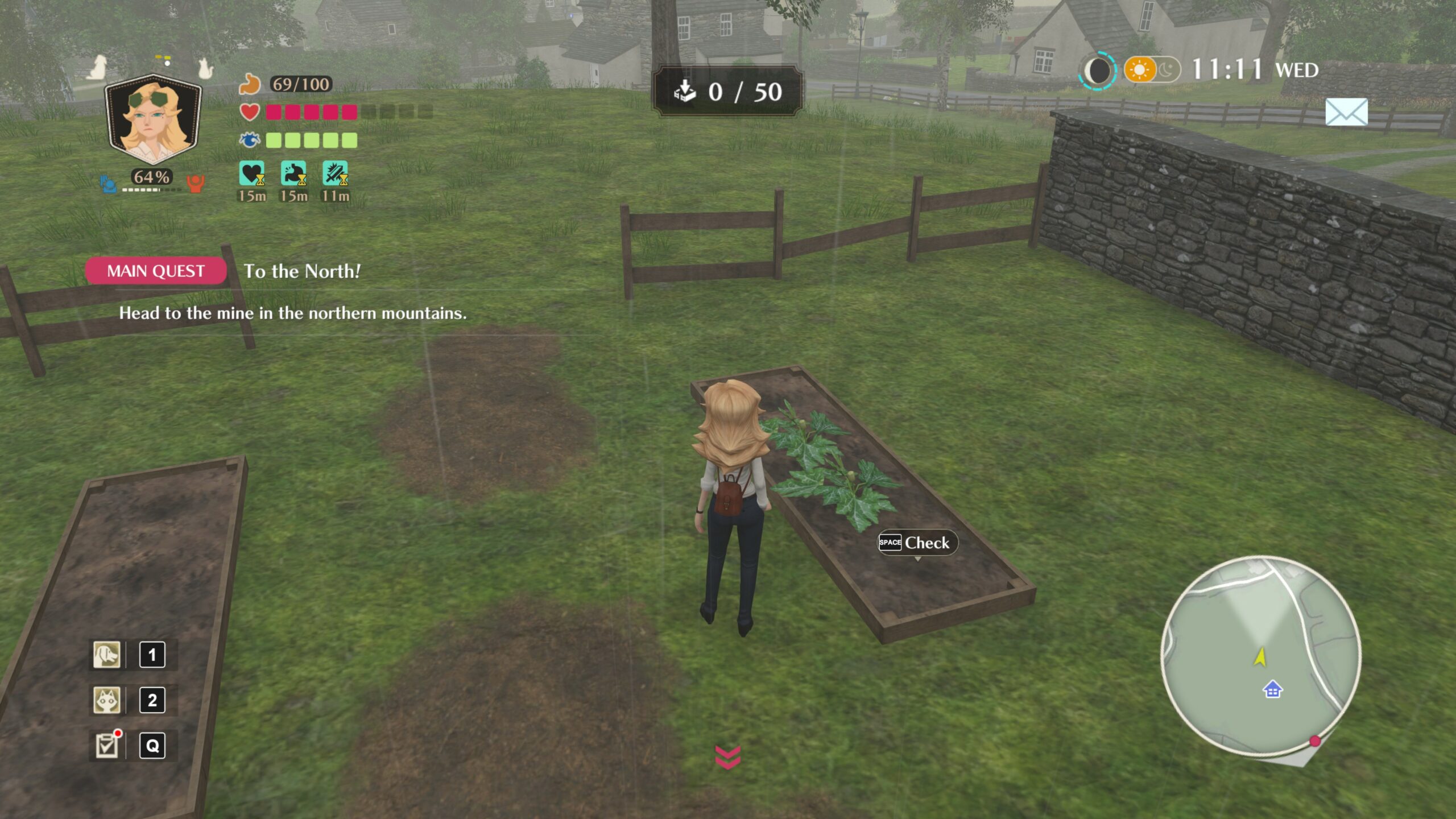Open the circular minimap
This screenshot has width=1456, height=819.
(x=1260, y=656)
